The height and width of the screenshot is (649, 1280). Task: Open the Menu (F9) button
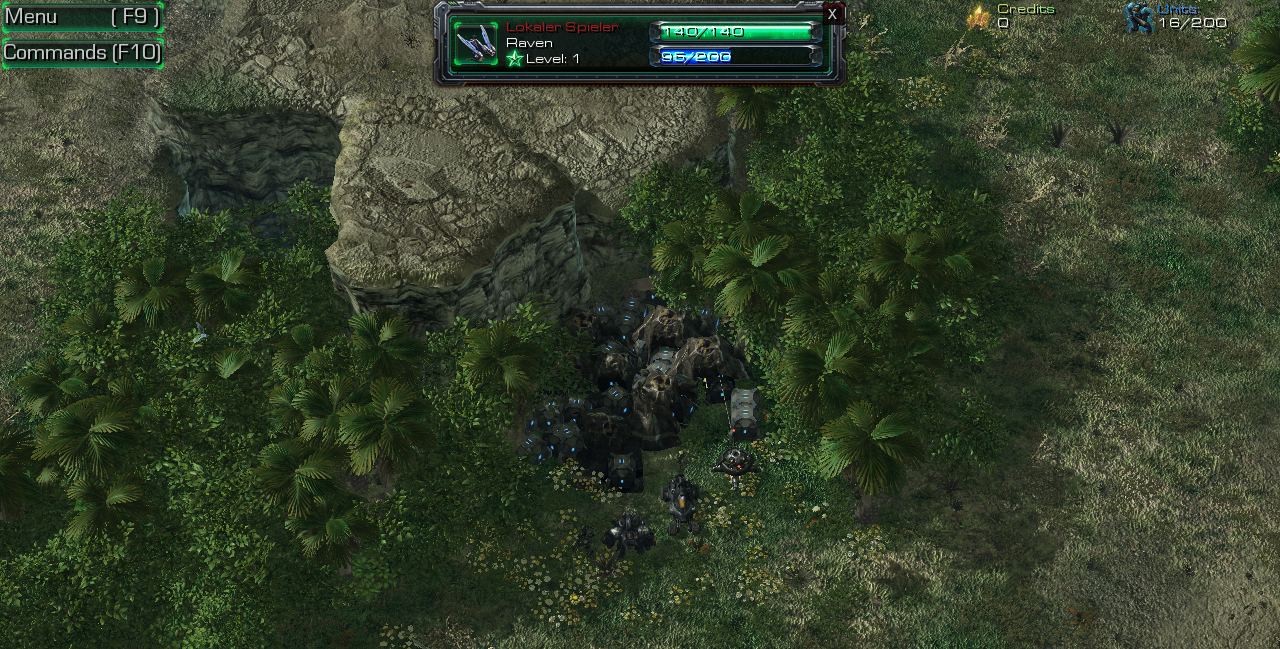pyautogui.click(x=81, y=17)
